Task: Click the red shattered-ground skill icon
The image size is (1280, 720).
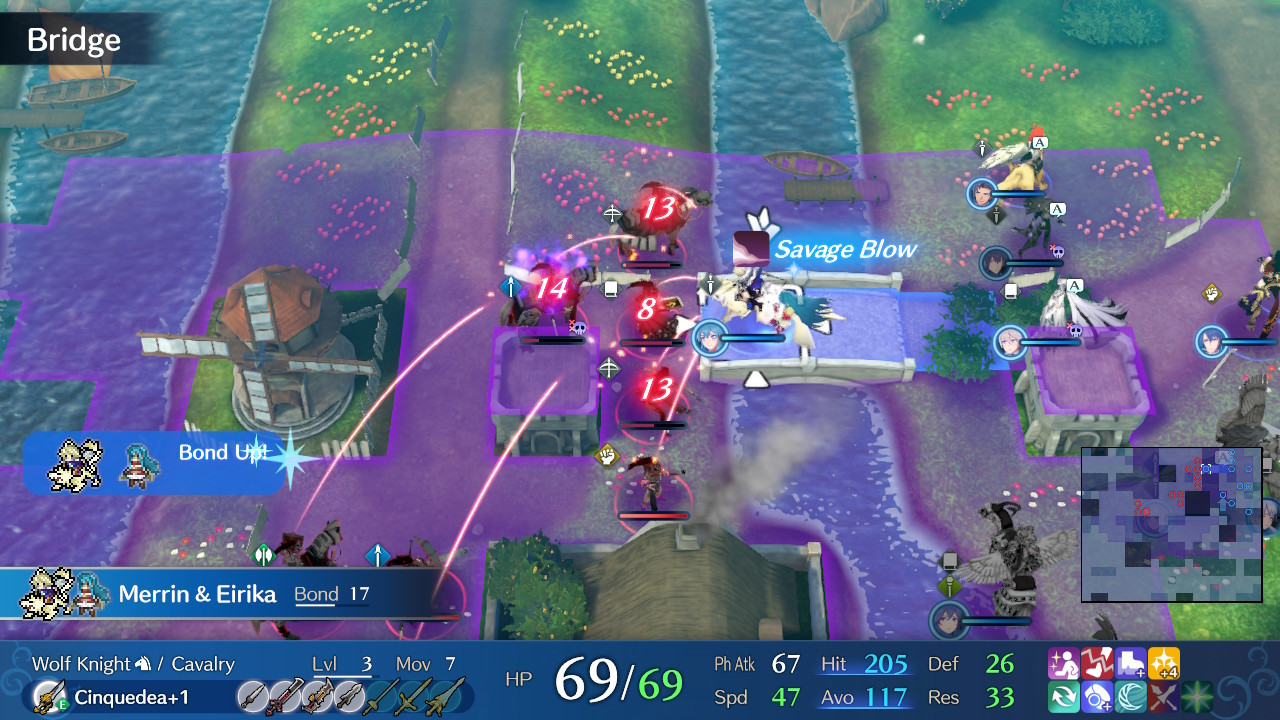Action: 1098,661
